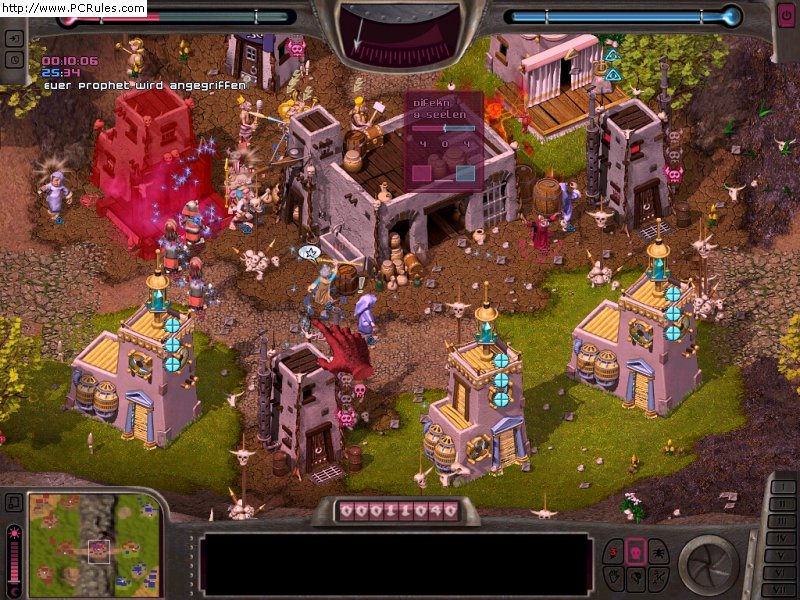Toggle the clock icon button
The image size is (800, 600).
coord(14,59)
